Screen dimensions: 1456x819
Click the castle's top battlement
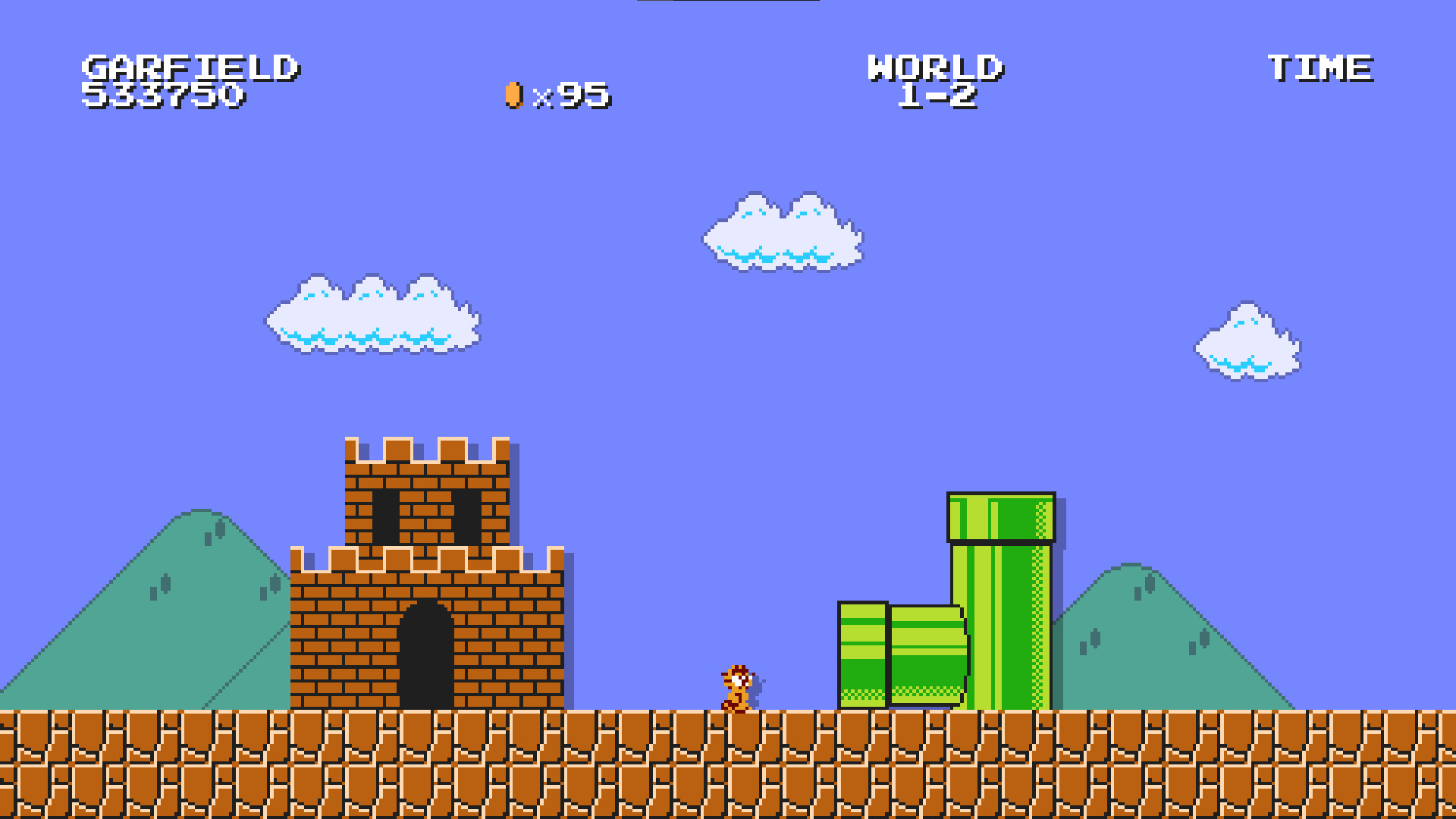coord(428,447)
